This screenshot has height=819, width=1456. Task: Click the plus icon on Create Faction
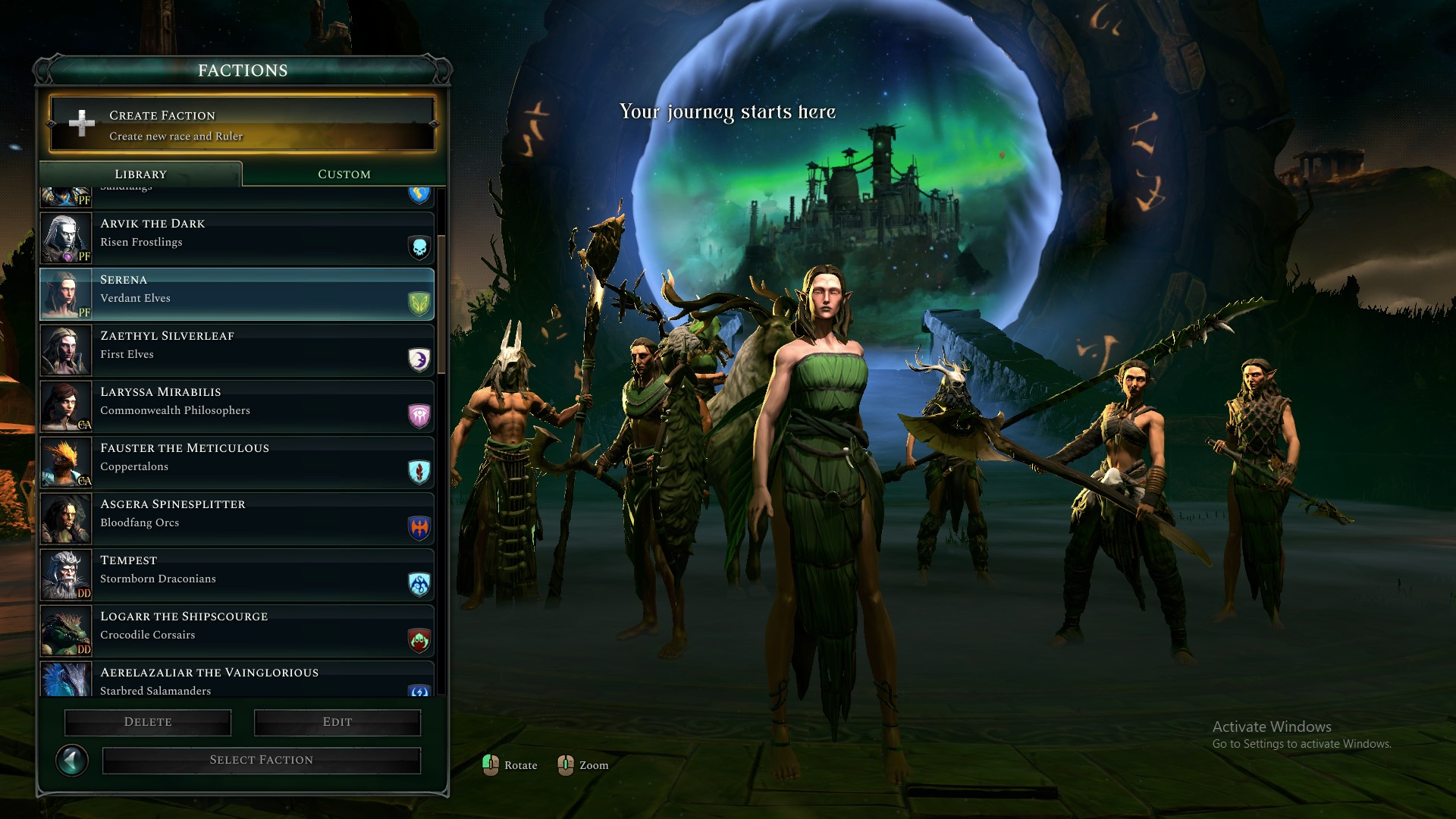pos(81,124)
